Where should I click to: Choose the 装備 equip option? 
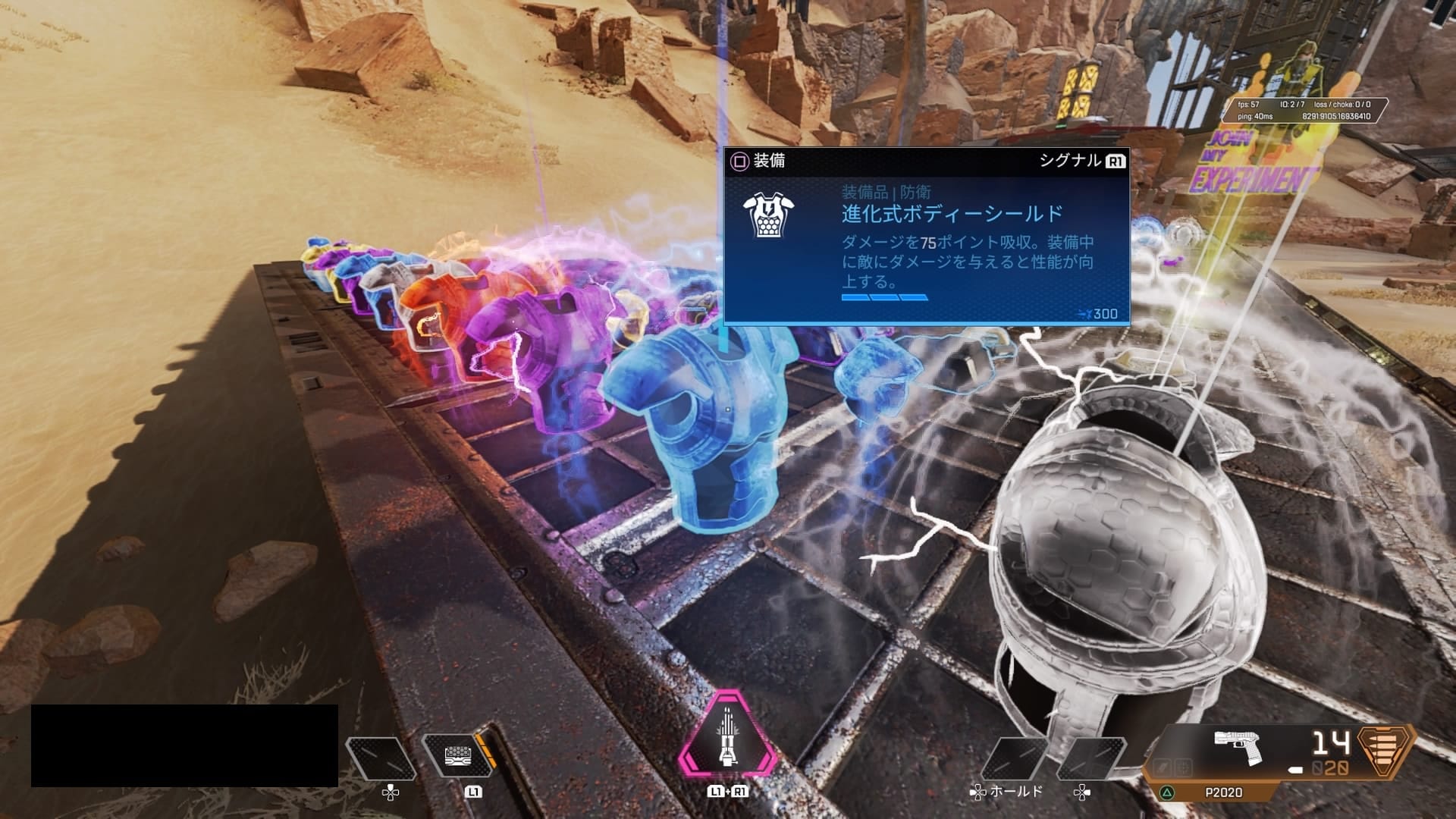point(759,162)
